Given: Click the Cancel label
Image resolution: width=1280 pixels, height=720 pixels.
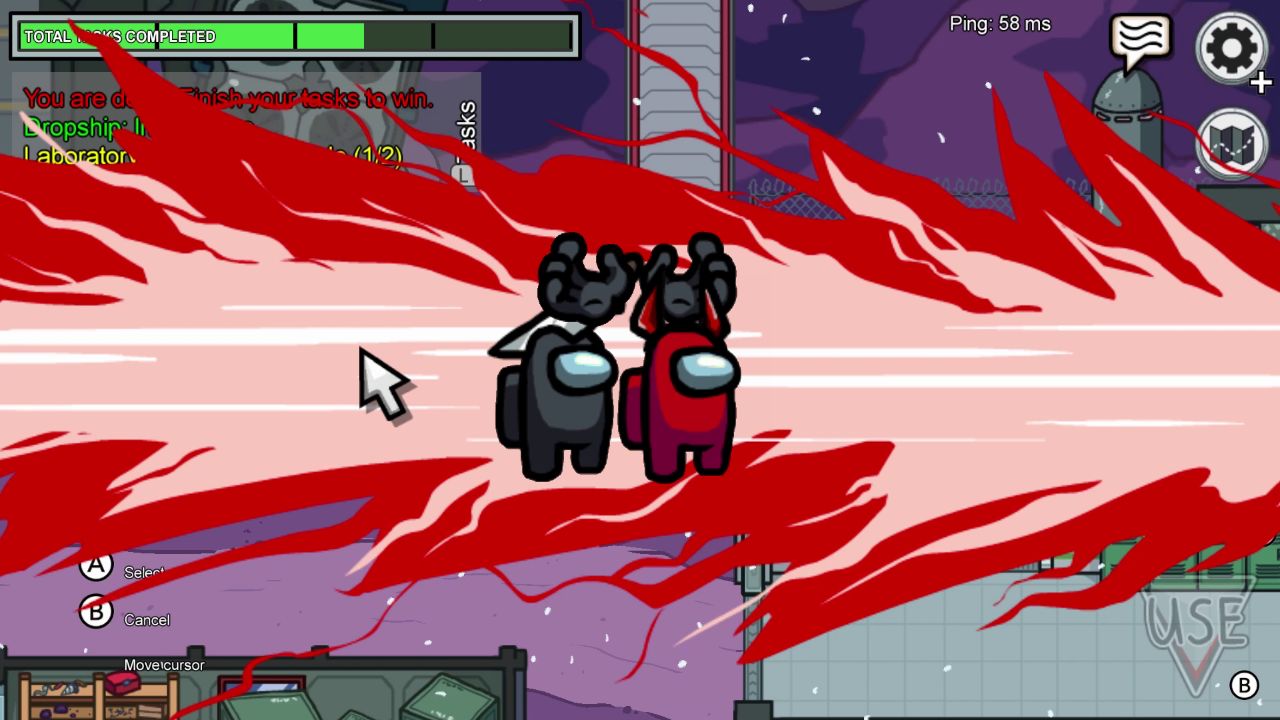Looking at the screenshot, I should [x=146, y=620].
